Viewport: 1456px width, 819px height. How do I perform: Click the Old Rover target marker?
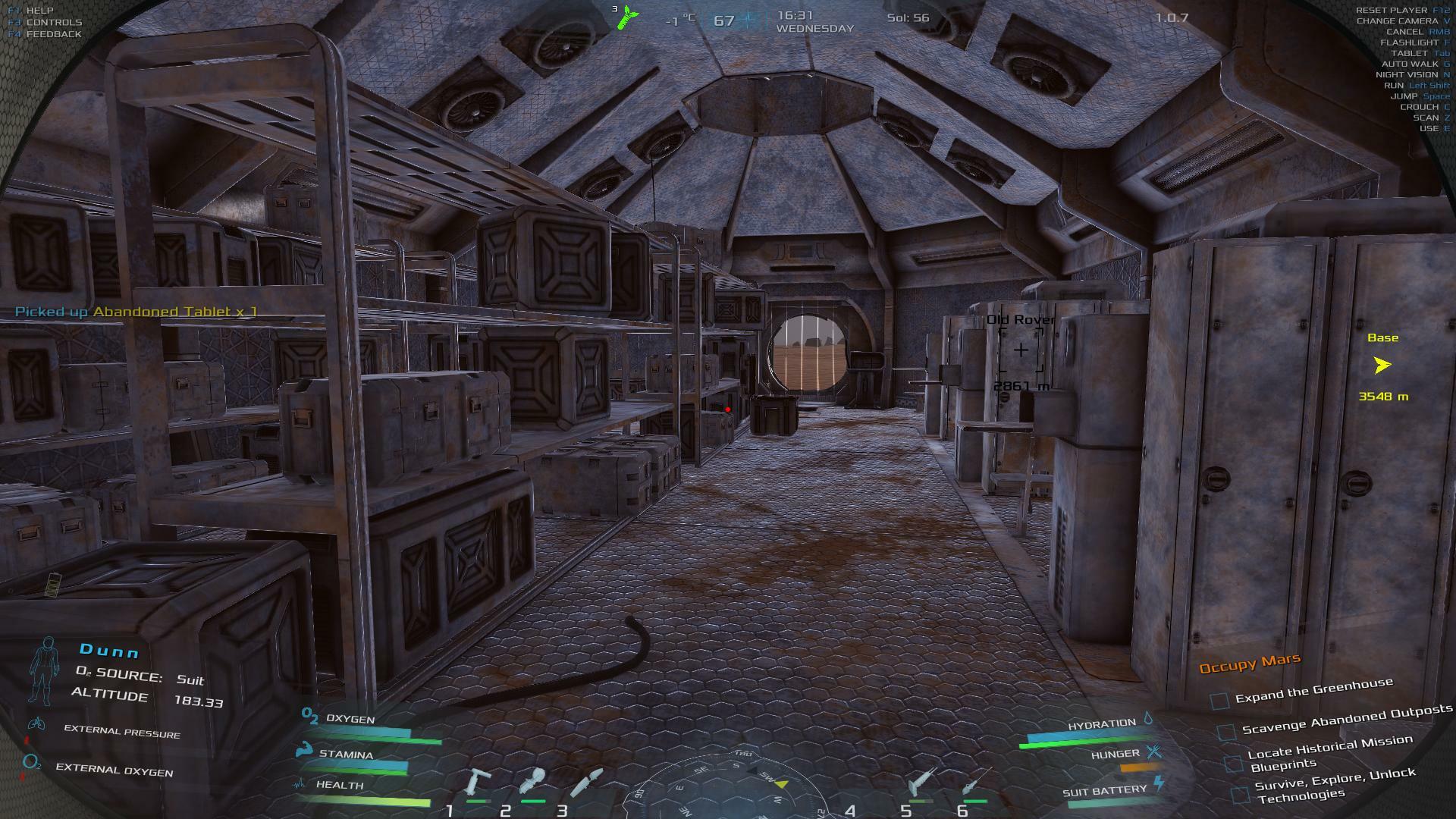click(1021, 350)
